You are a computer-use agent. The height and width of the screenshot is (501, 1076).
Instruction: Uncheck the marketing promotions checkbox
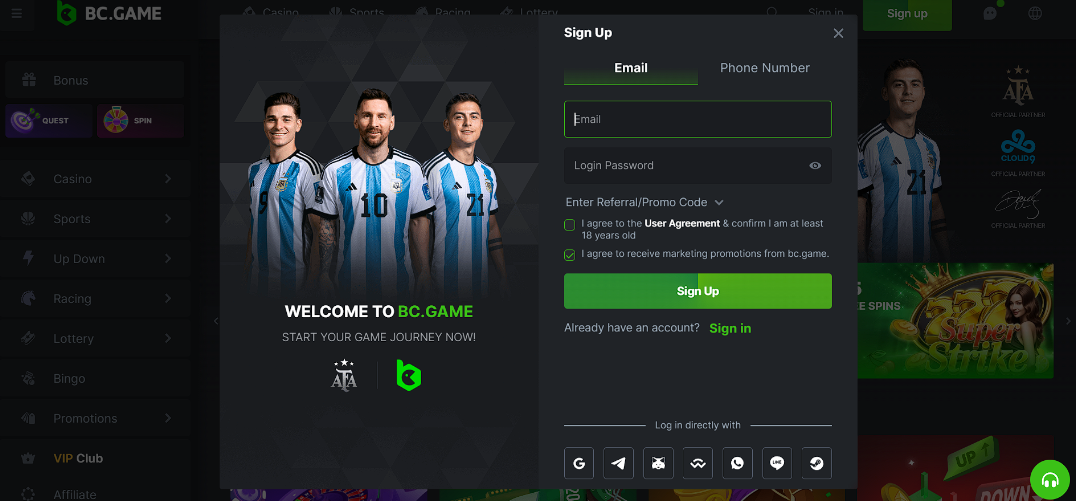(x=570, y=255)
